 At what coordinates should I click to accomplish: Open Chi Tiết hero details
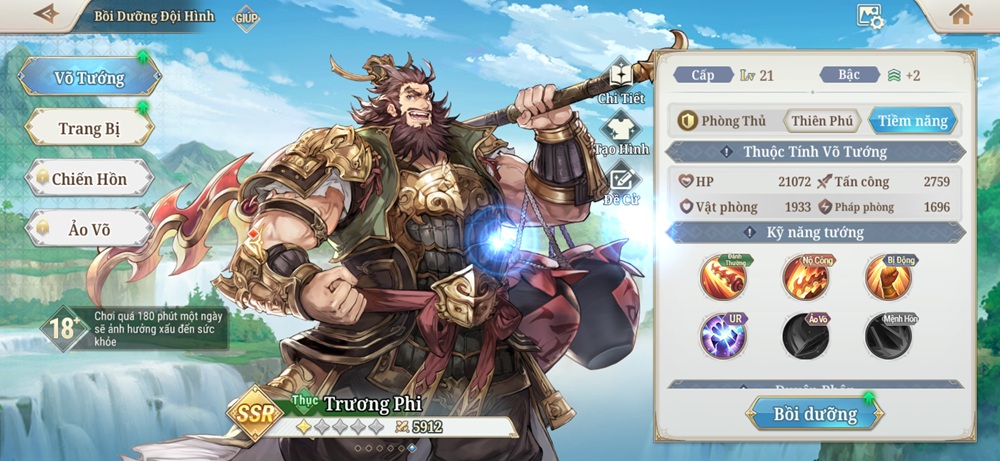coord(621,80)
